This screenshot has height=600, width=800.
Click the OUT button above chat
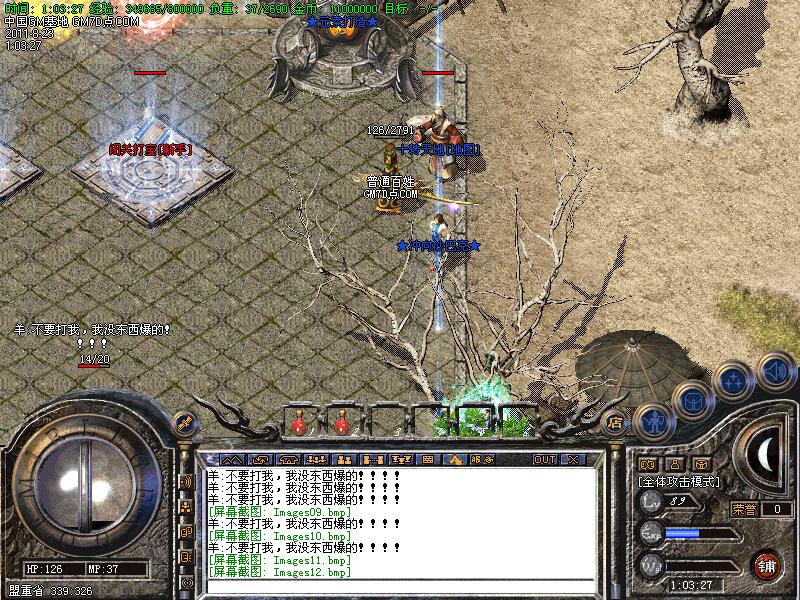tap(544, 459)
